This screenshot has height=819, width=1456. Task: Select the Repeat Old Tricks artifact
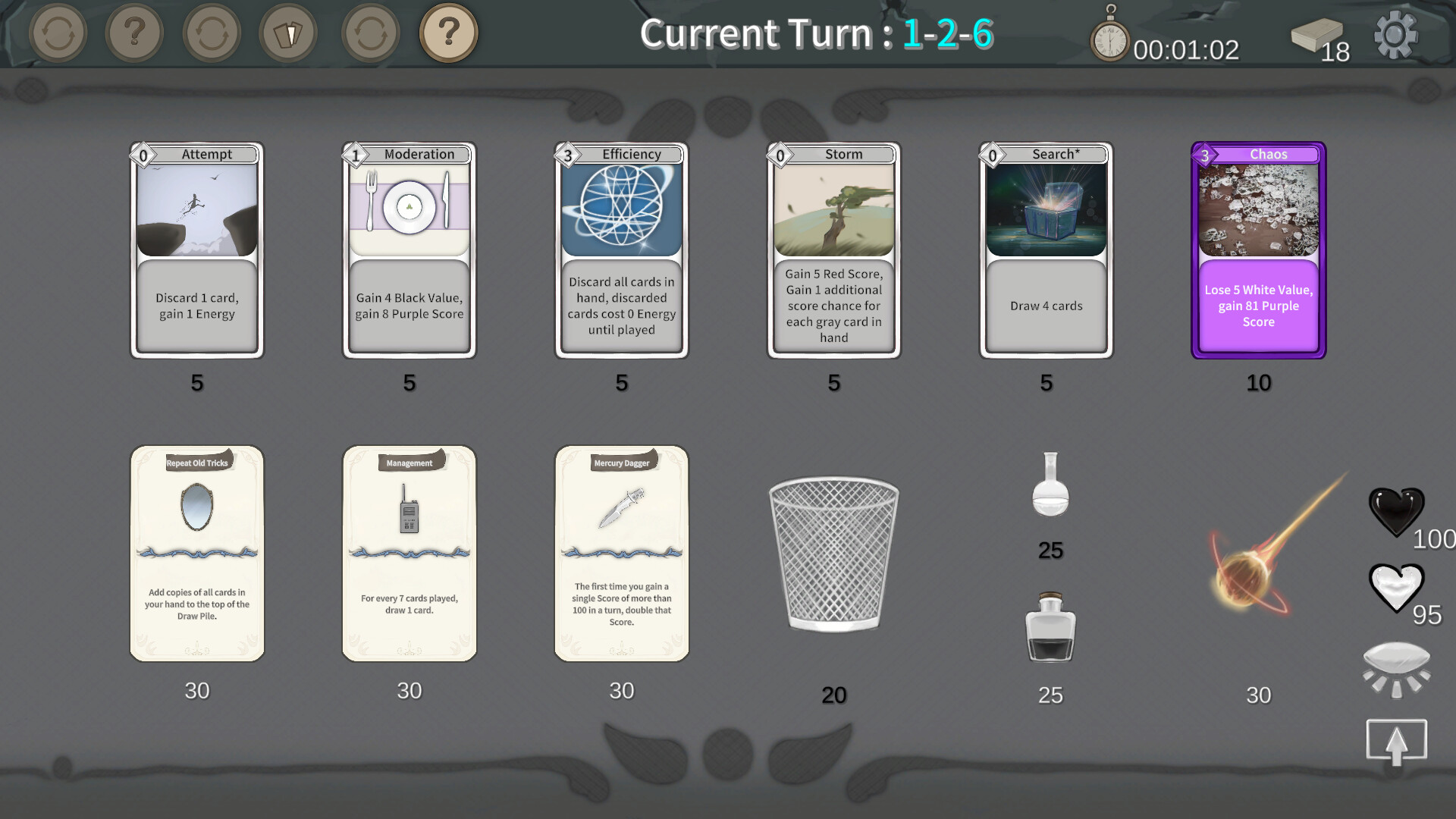tap(196, 554)
